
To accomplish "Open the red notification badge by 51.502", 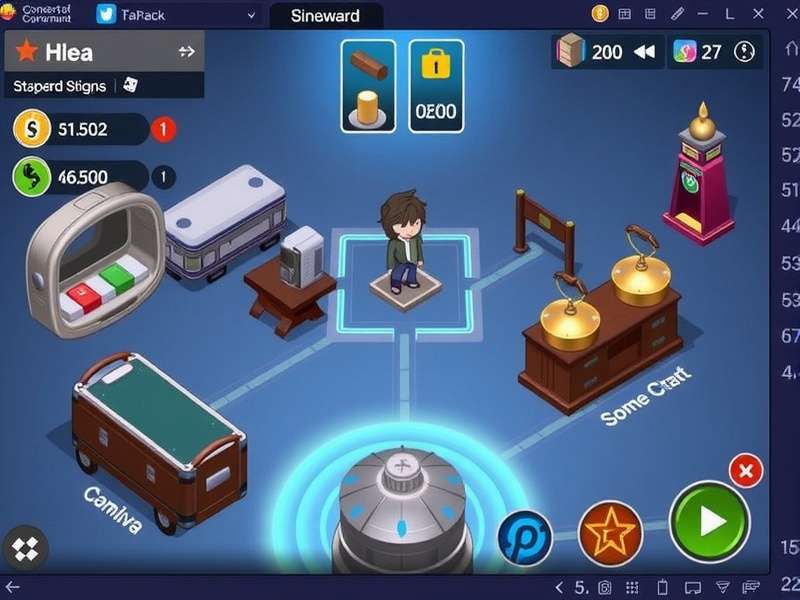I will tap(163, 128).
